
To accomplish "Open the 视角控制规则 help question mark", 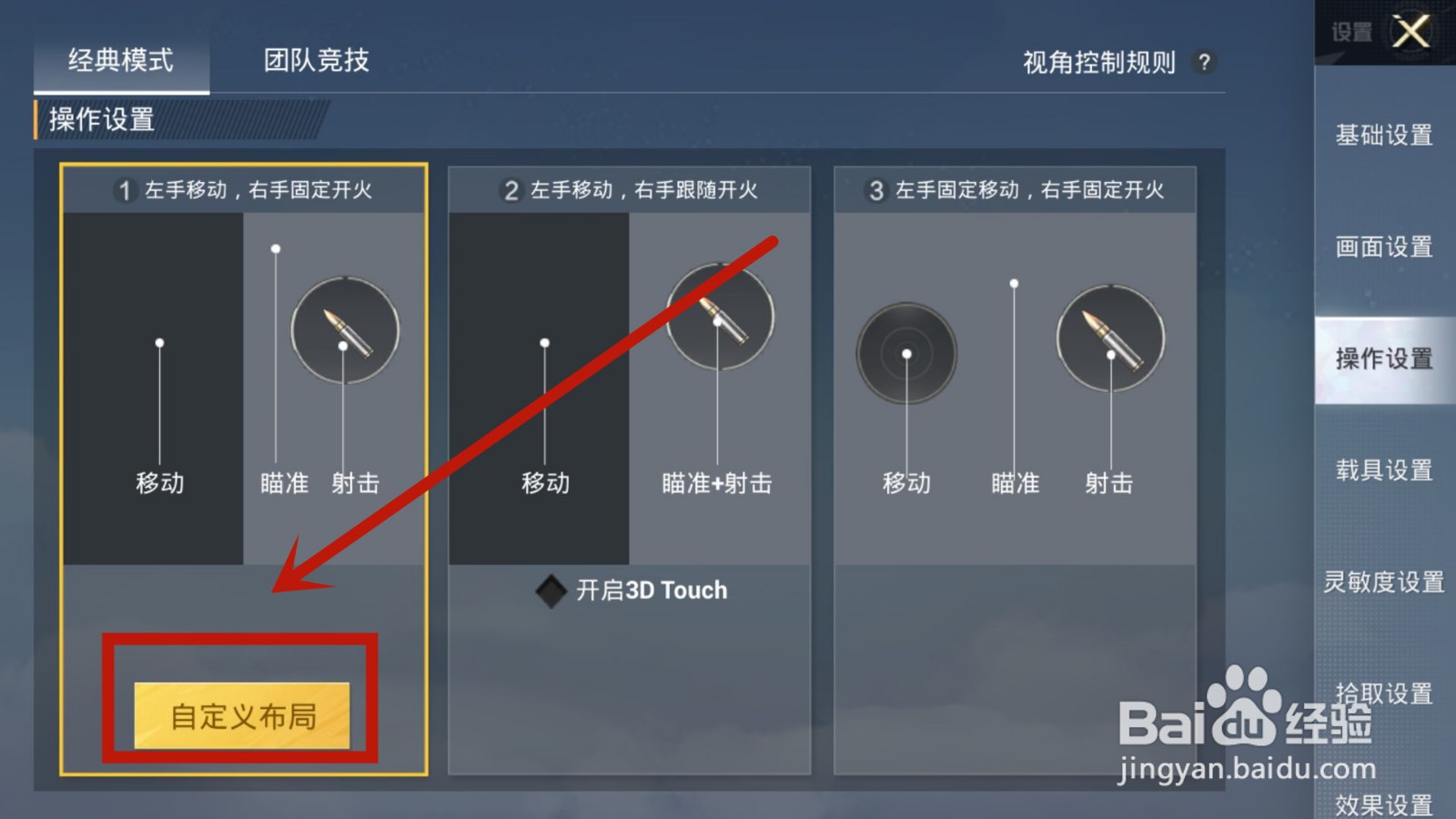I will (1206, 62).
